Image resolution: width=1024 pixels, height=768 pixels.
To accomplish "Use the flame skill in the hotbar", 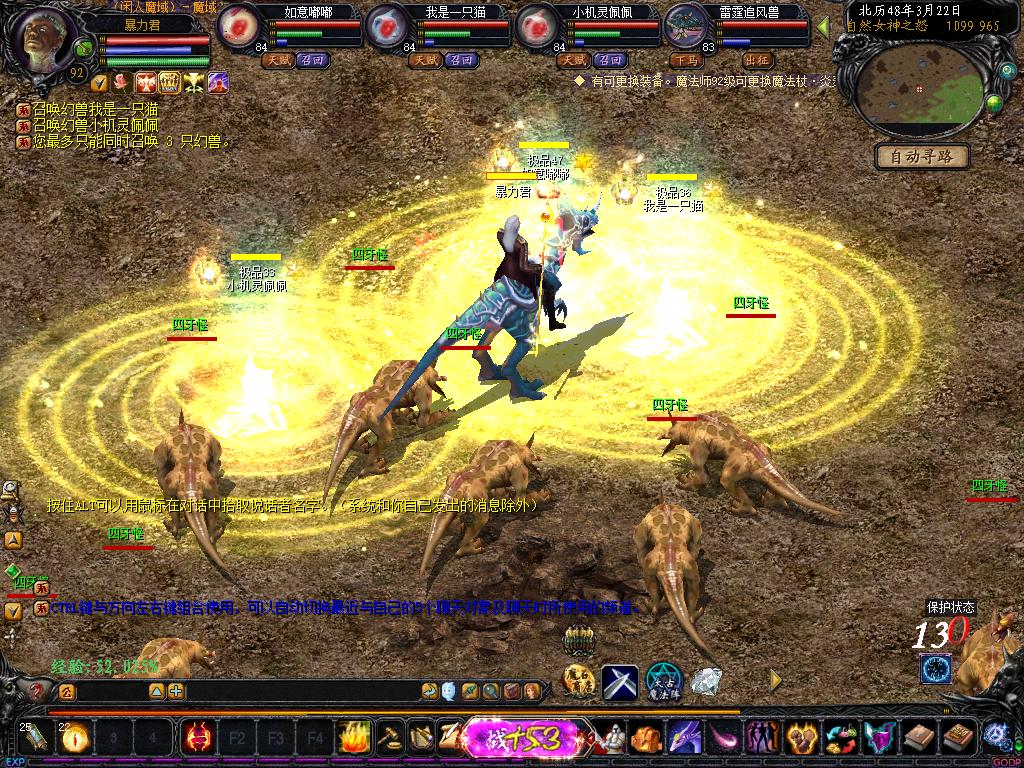I will (353, 738).
